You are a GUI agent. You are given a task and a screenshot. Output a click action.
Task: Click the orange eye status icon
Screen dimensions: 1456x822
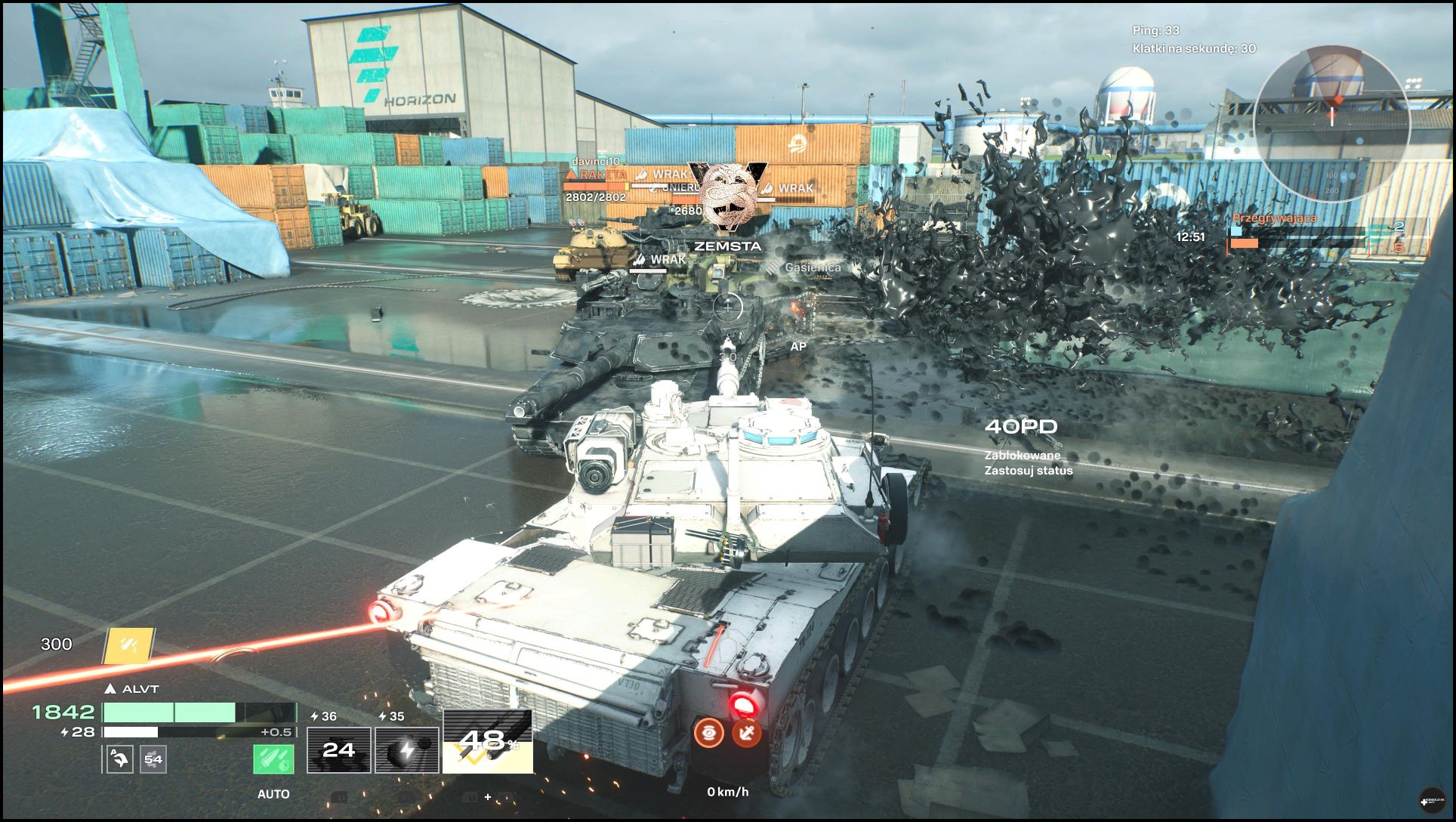pos(709,732)
